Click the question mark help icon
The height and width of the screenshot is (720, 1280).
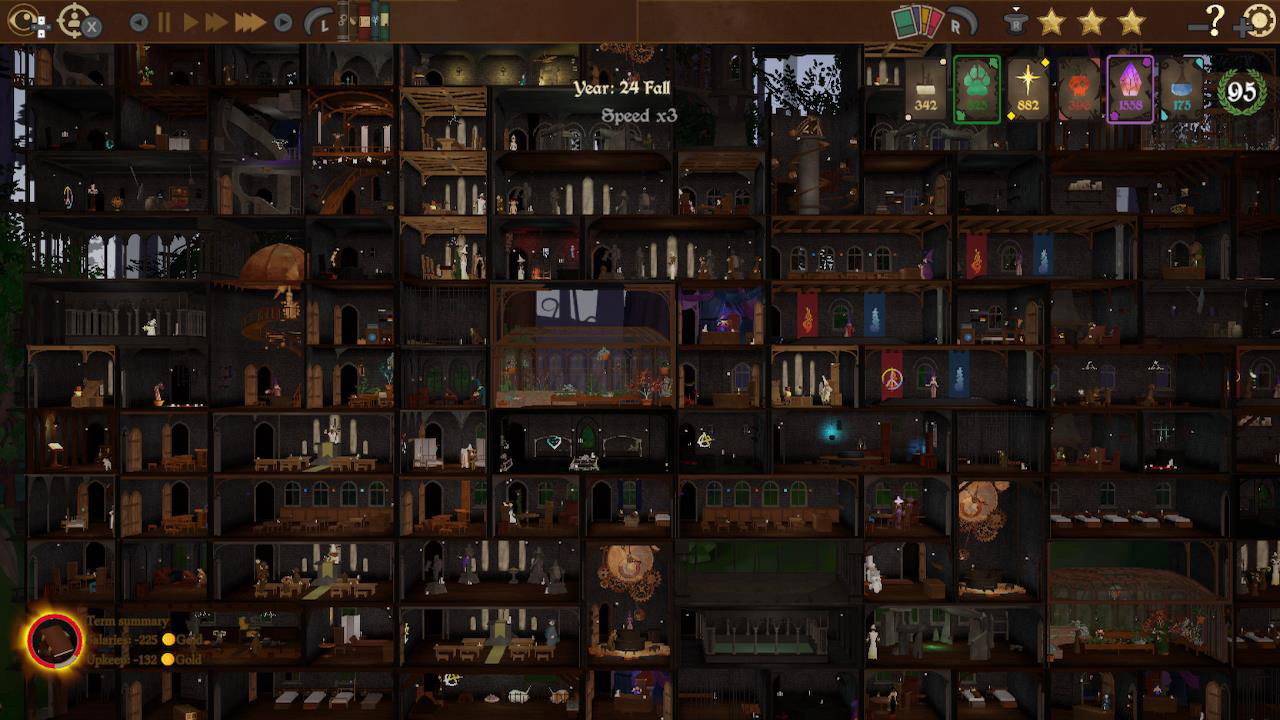coord(1214,22)
